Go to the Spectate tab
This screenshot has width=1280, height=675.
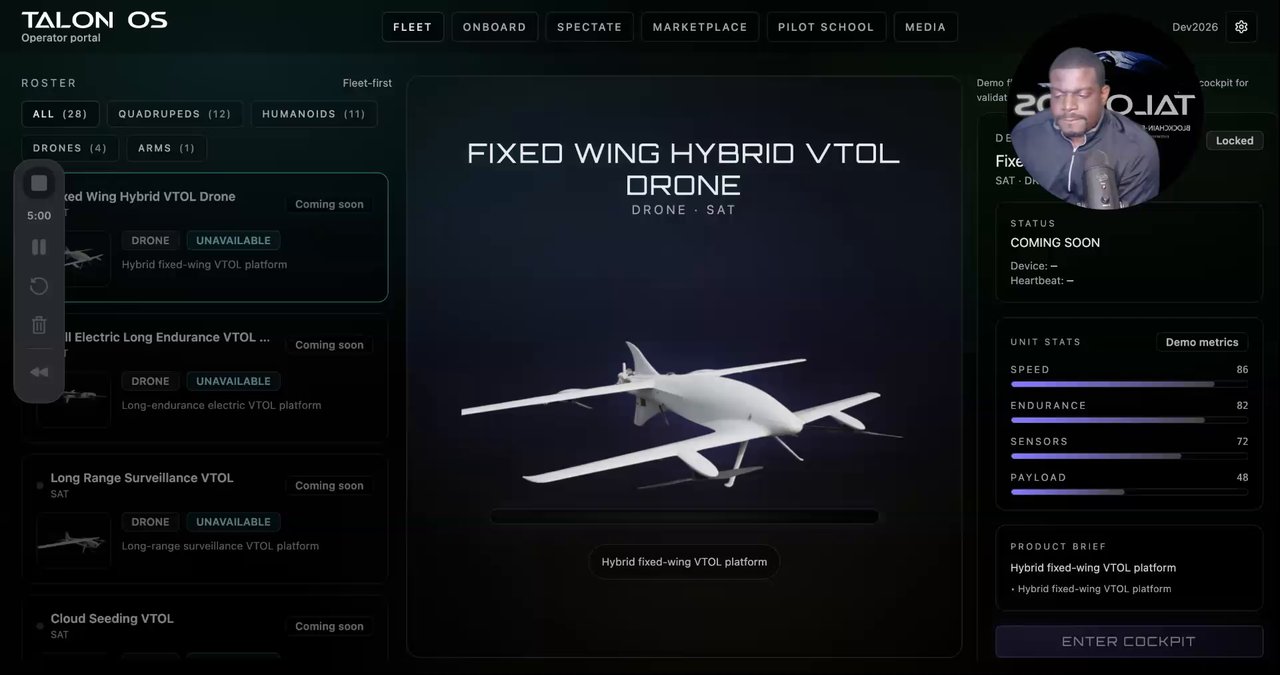coord(589,27)
